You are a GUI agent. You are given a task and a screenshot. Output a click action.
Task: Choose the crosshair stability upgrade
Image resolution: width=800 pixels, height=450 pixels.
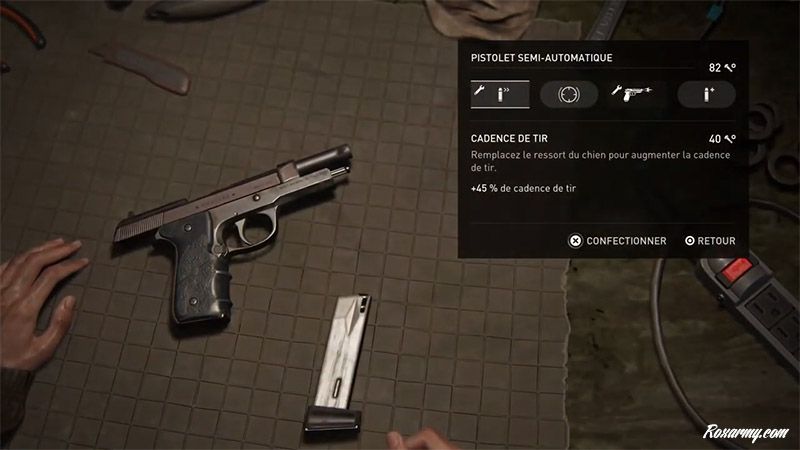568,94
